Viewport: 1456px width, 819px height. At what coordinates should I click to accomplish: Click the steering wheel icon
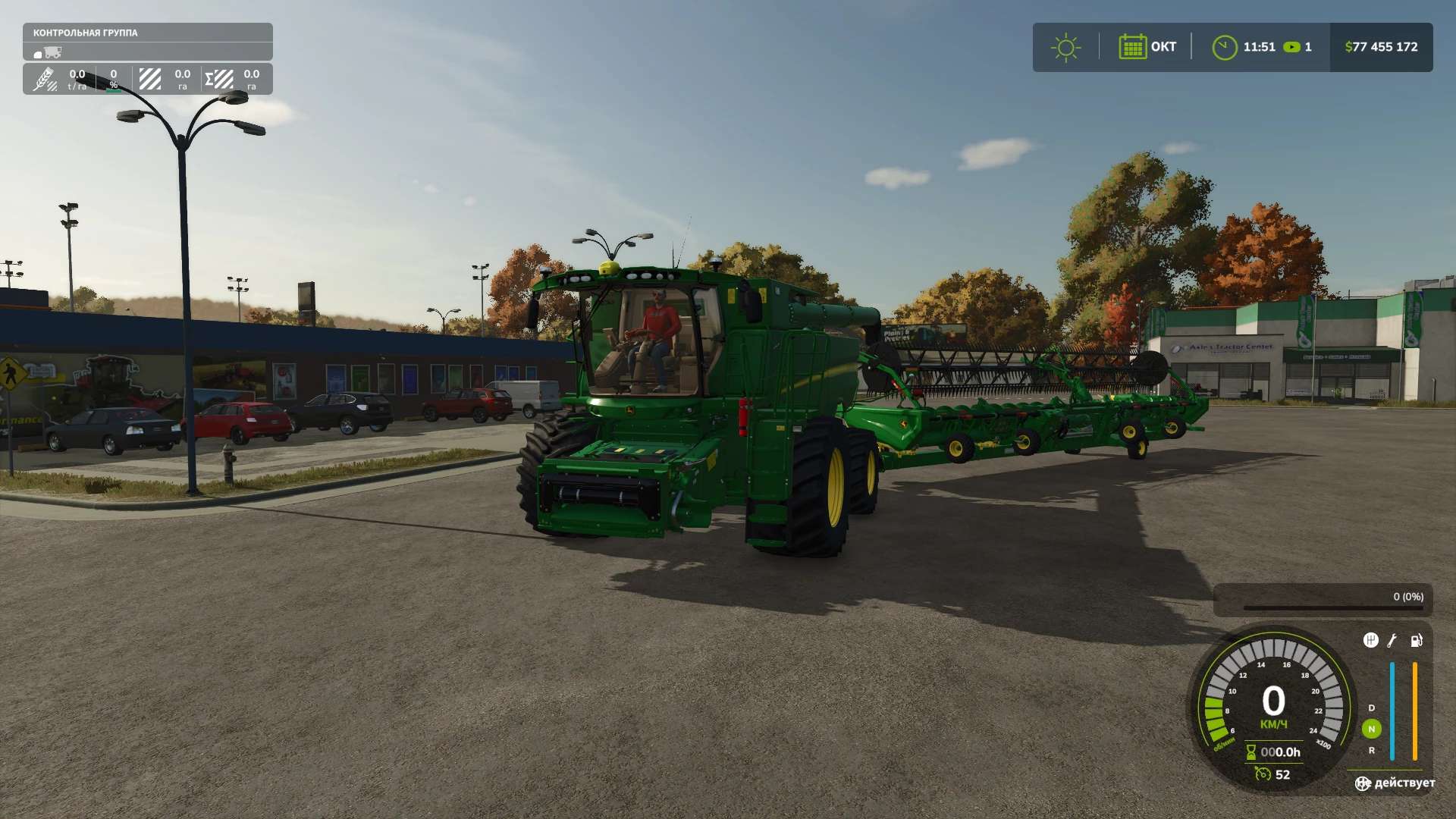pyautogui.click(x=1363, y=783)
